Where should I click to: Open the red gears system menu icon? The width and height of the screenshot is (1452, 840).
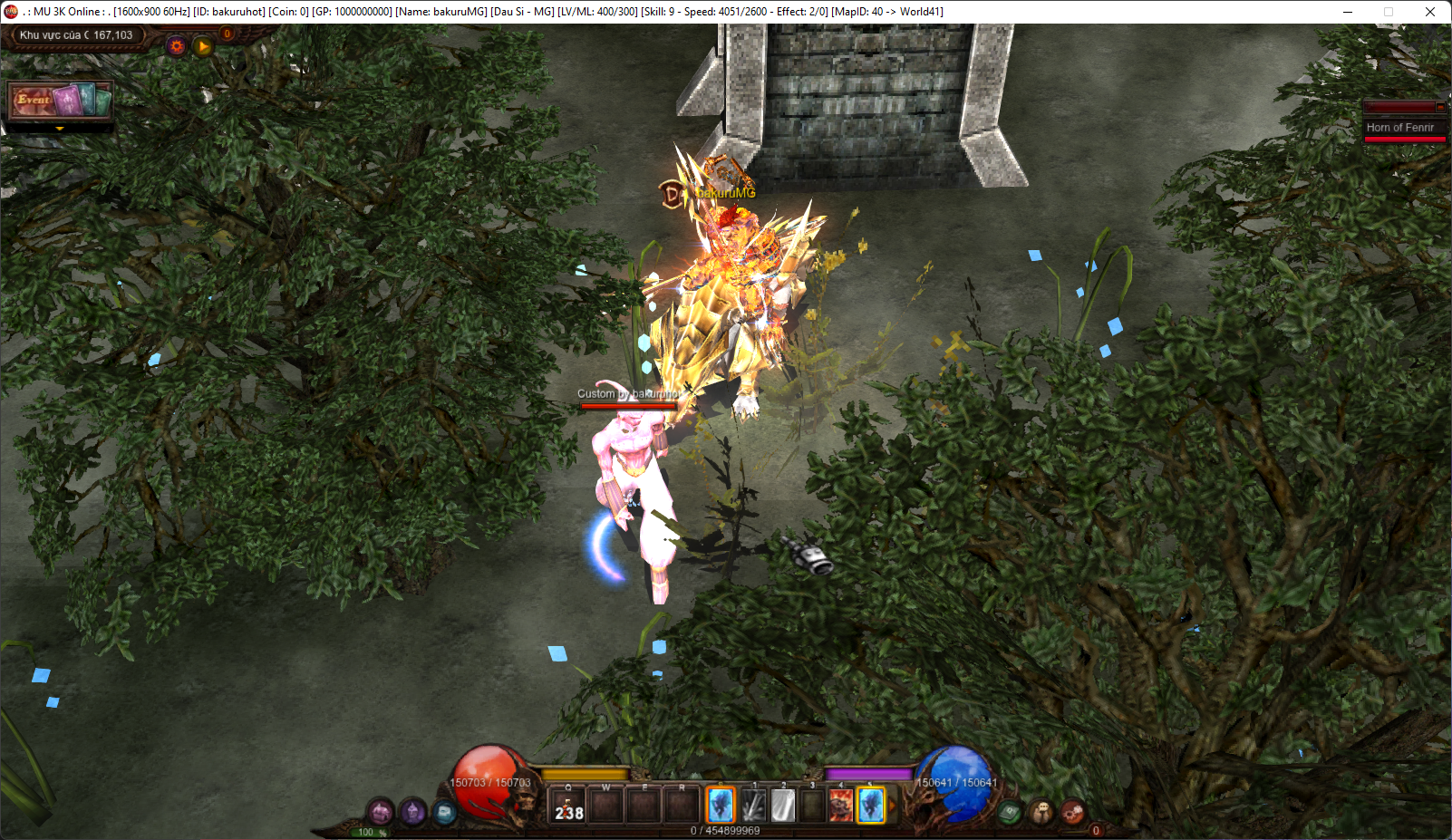(x=1072, y=812)
